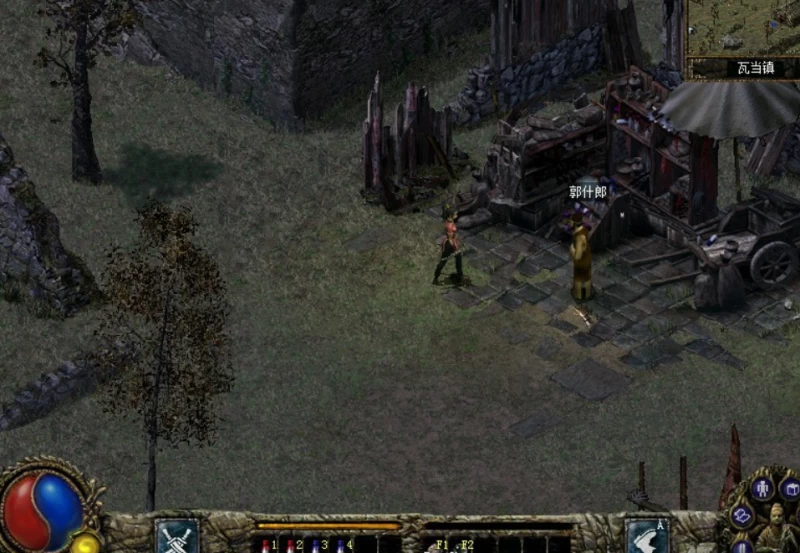Open the scroll icon menu button
The width and height of the screenshot is (800, 553).
[x=742, y=516]
